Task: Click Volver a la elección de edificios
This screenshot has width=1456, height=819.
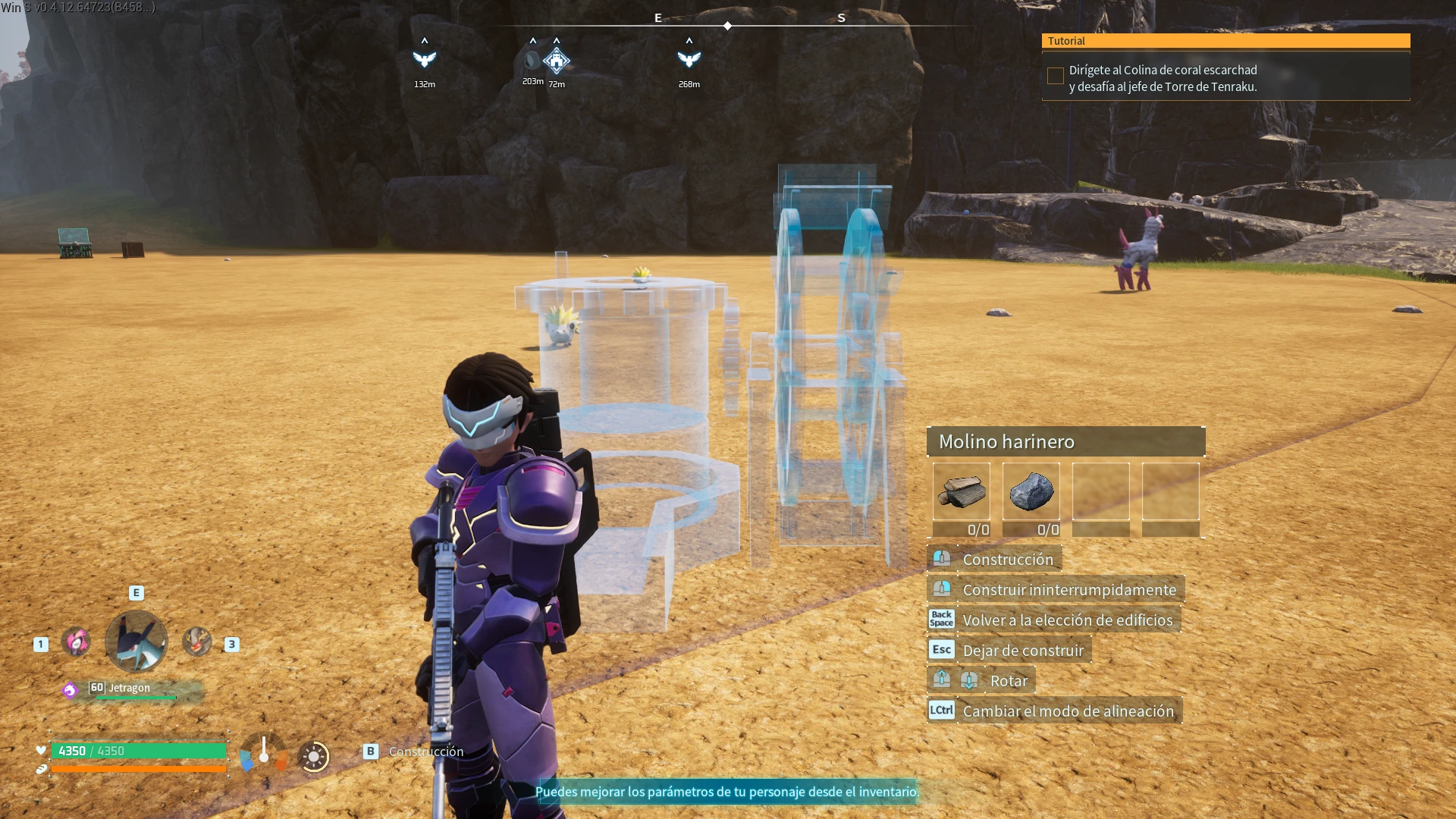Action: [1067, 620]
